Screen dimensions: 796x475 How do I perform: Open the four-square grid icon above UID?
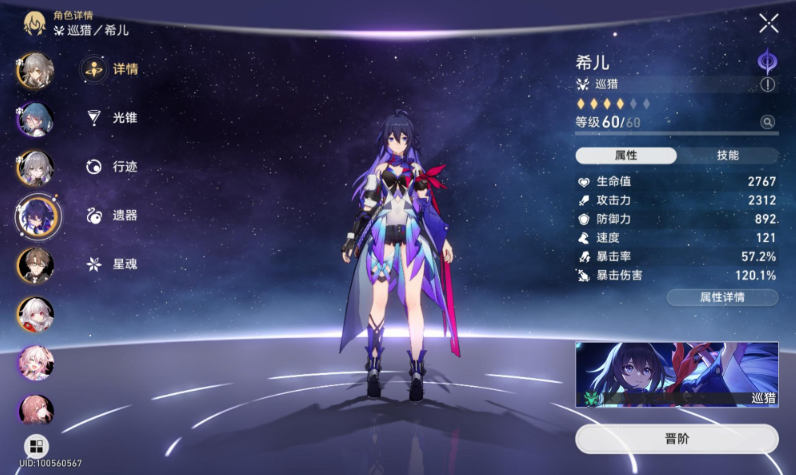coord(35,445)
